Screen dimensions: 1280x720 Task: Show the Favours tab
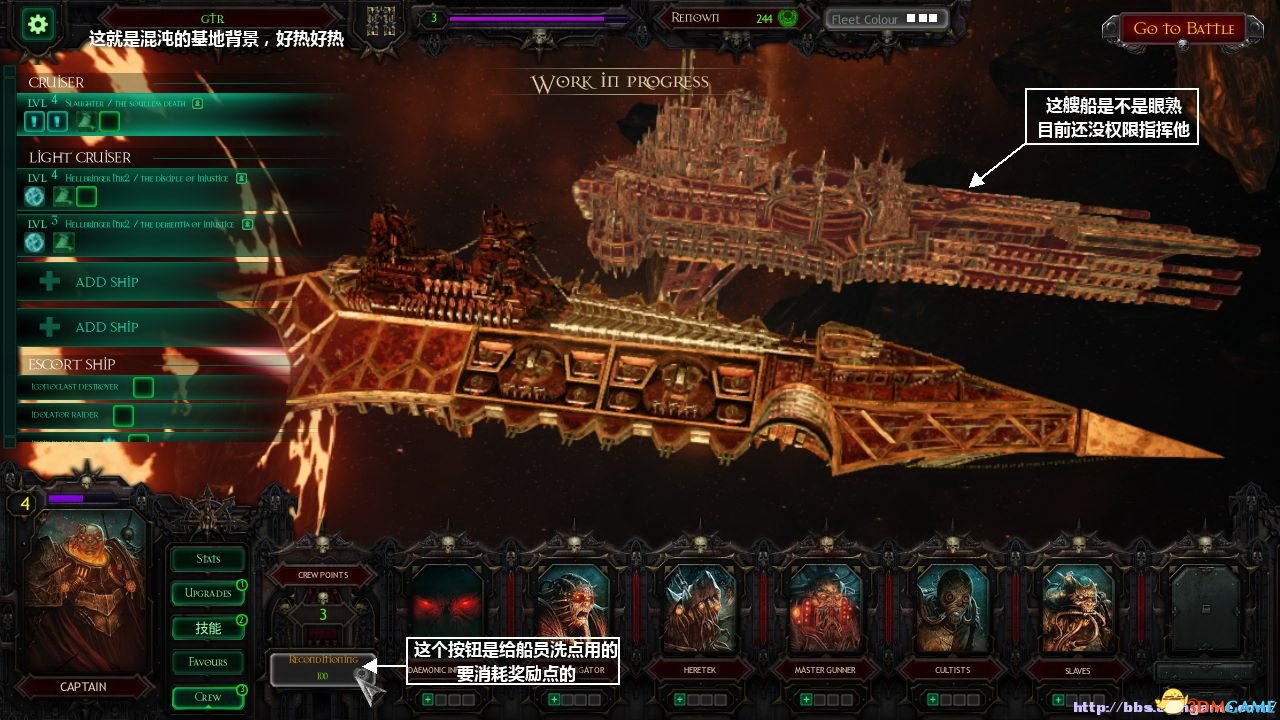208,662
